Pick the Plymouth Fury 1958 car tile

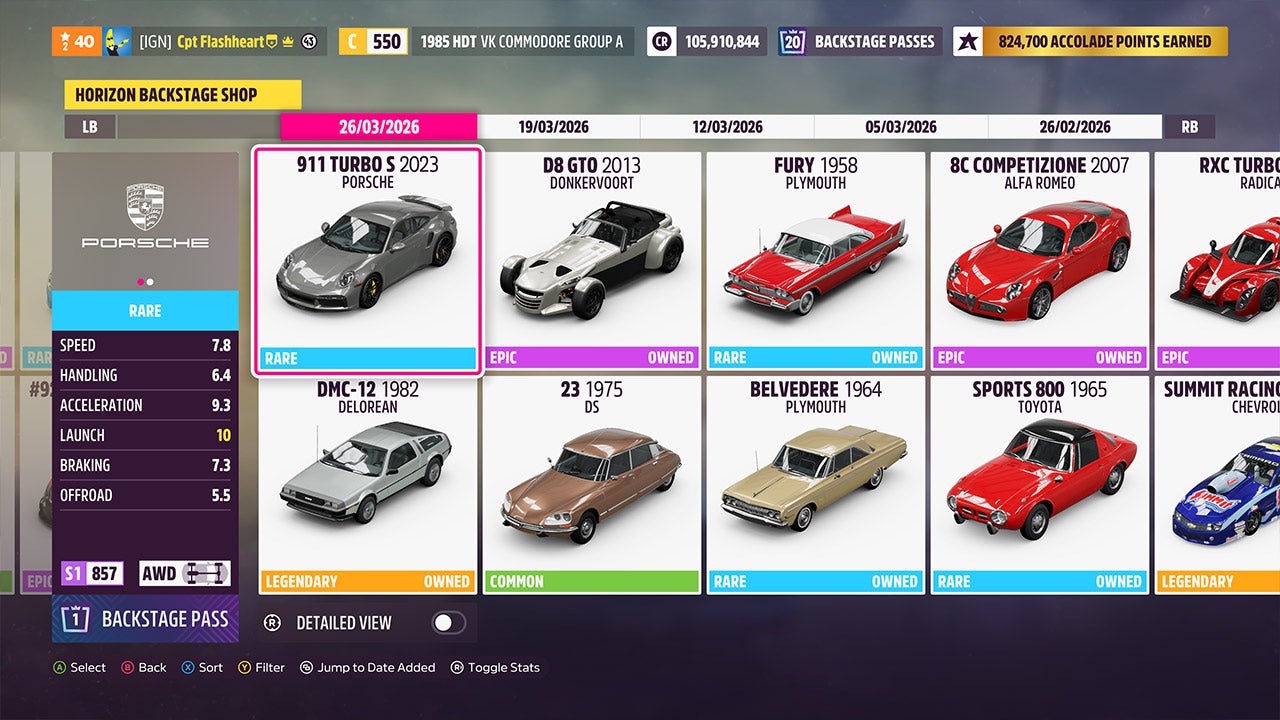[816, 260]
